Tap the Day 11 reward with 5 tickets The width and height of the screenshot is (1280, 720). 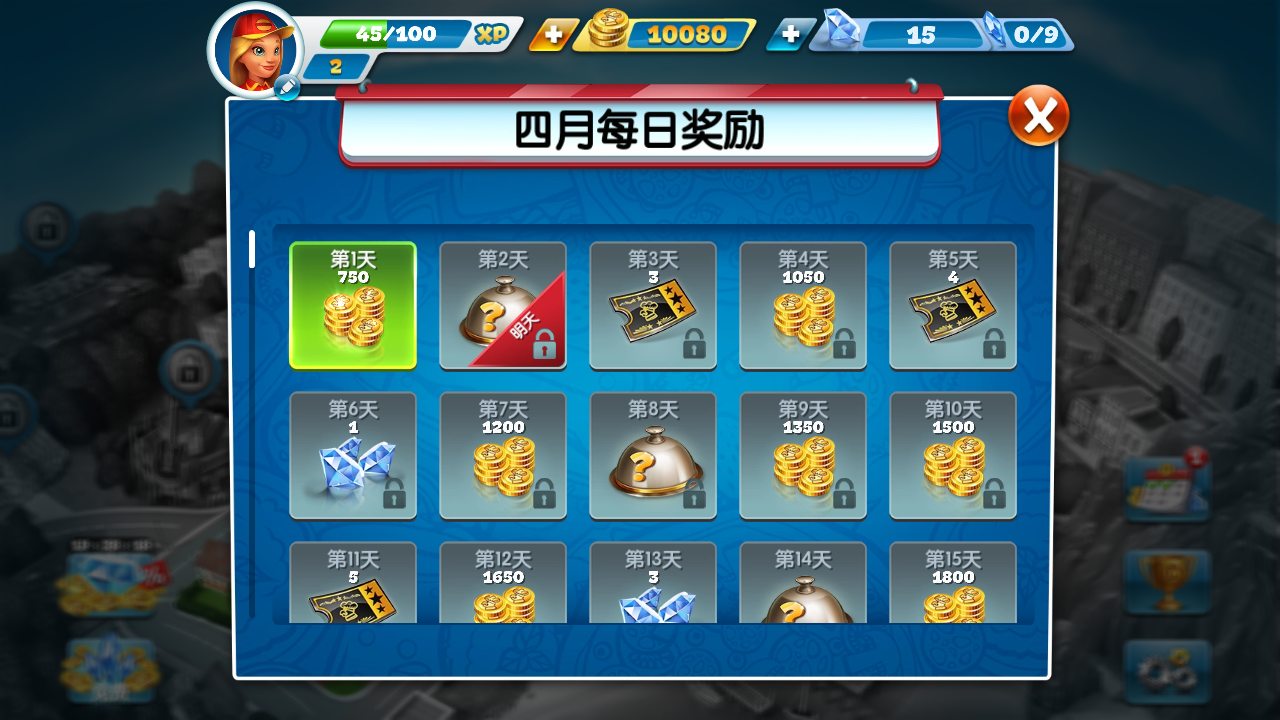point(353,583)
